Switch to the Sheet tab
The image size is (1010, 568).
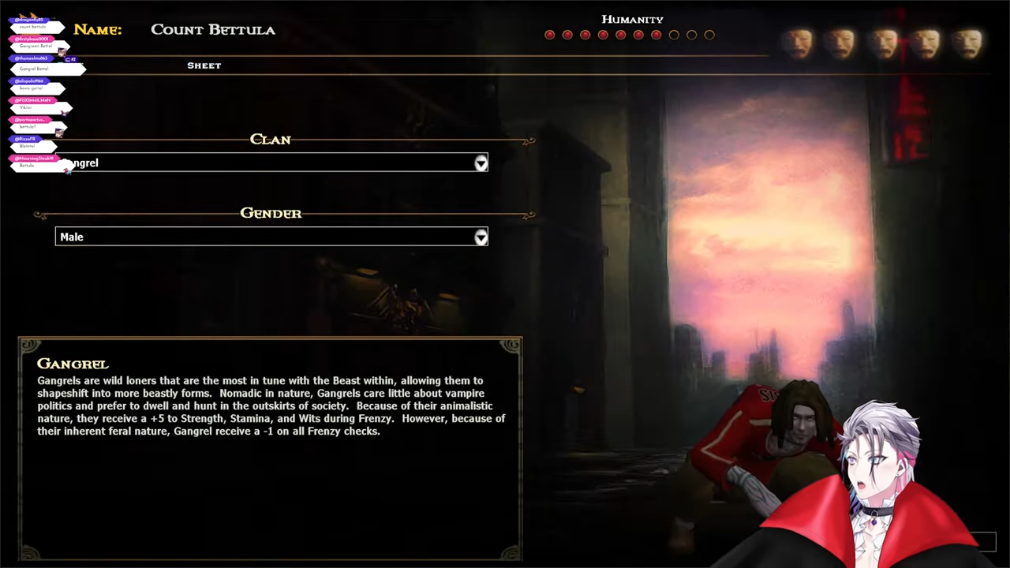(204, 66)
